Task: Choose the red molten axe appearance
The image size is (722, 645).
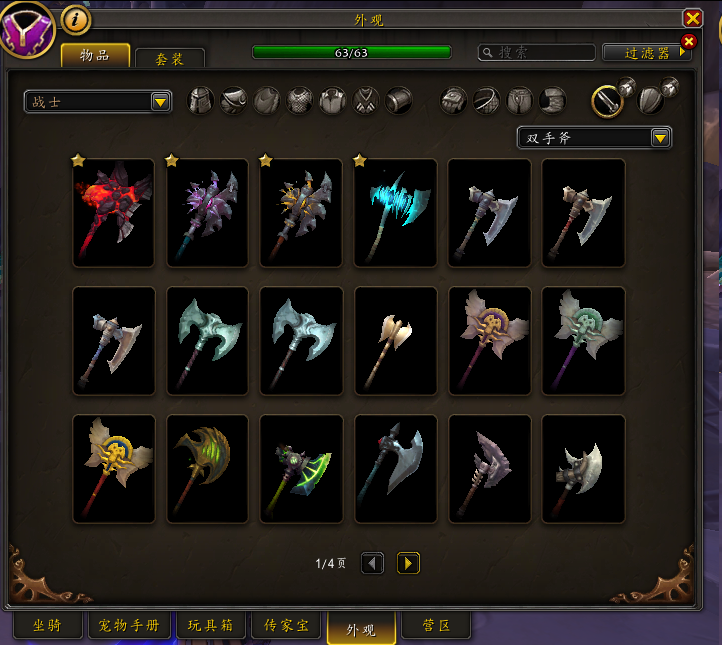Action: 114,212
